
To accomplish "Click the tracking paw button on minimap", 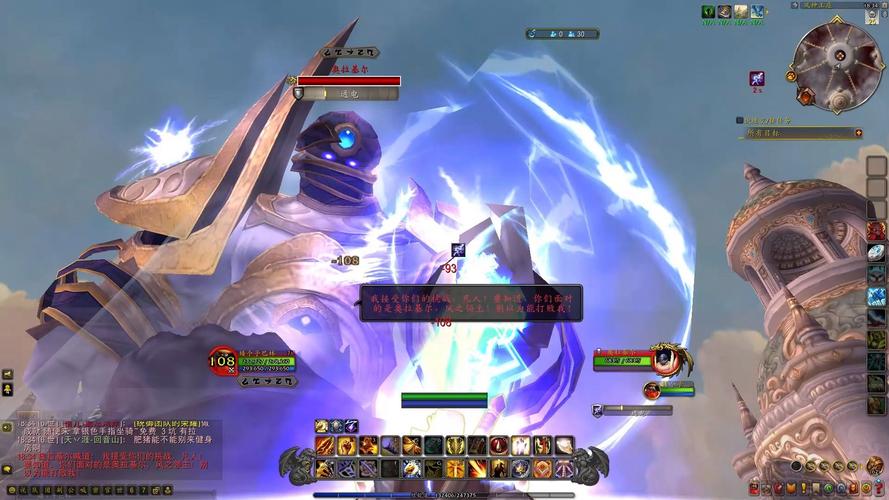I will click(x=791, y=75).
